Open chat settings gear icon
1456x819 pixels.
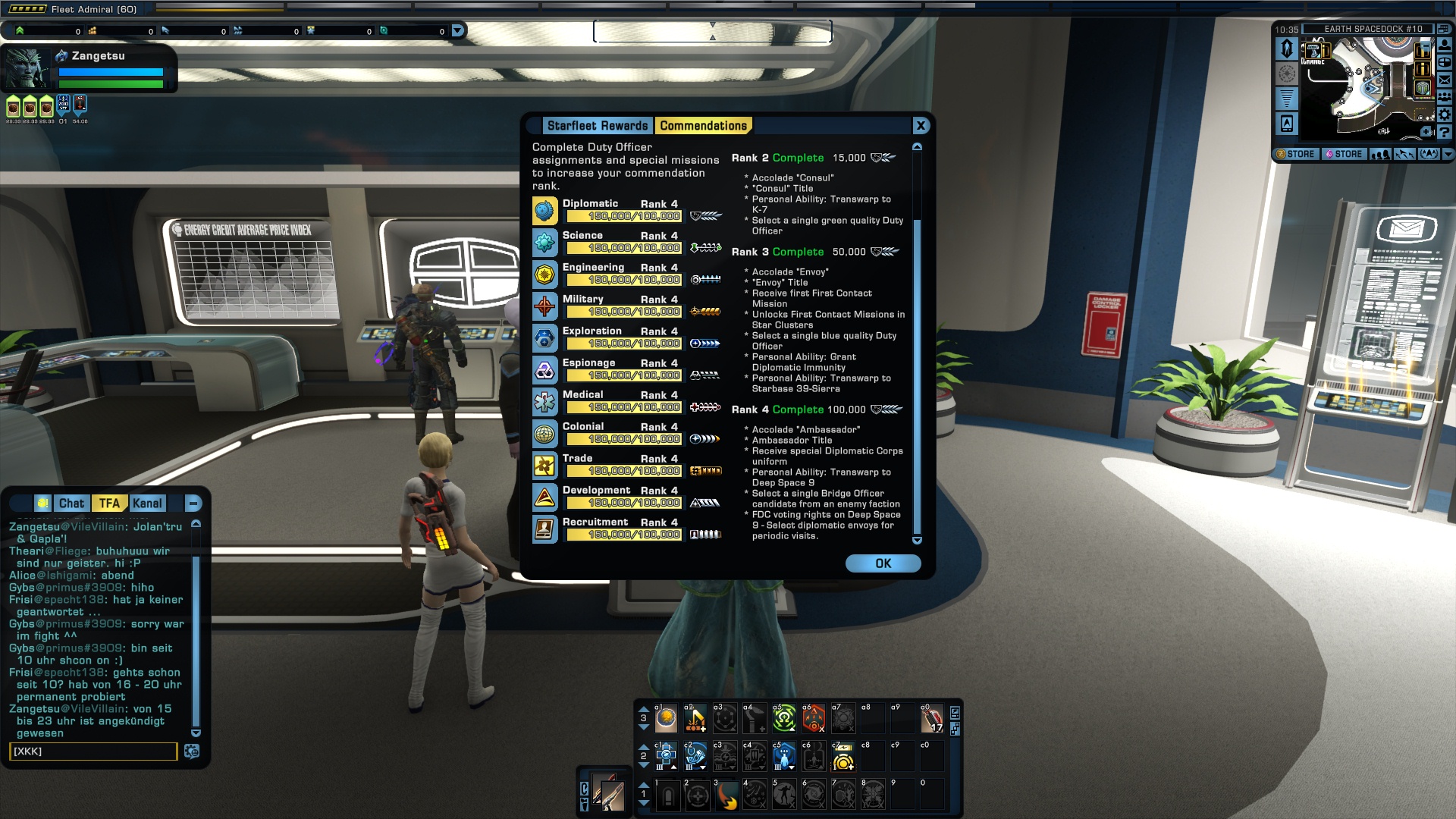192,752
